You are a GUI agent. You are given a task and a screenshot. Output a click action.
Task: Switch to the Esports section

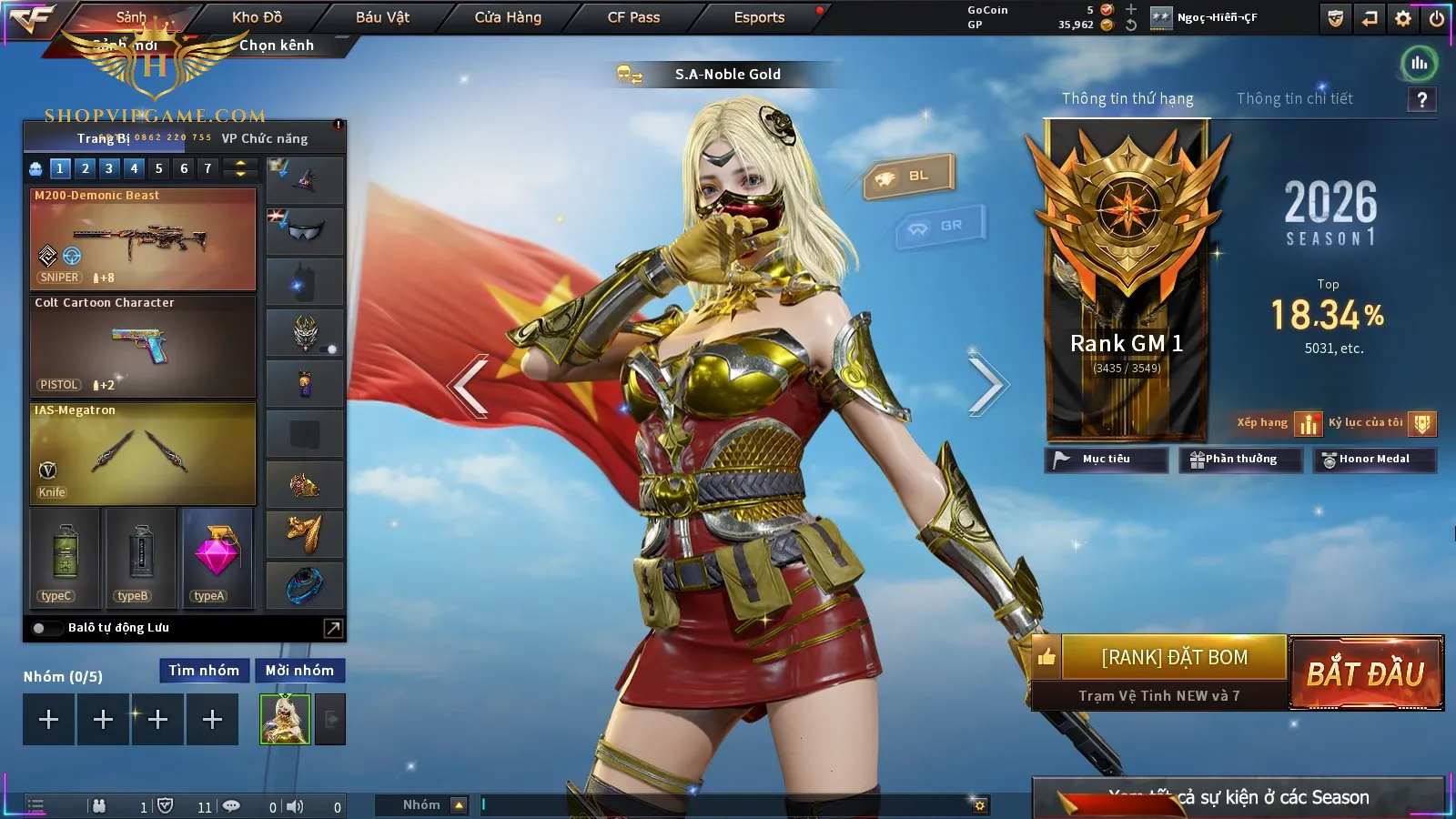point(759,17)
